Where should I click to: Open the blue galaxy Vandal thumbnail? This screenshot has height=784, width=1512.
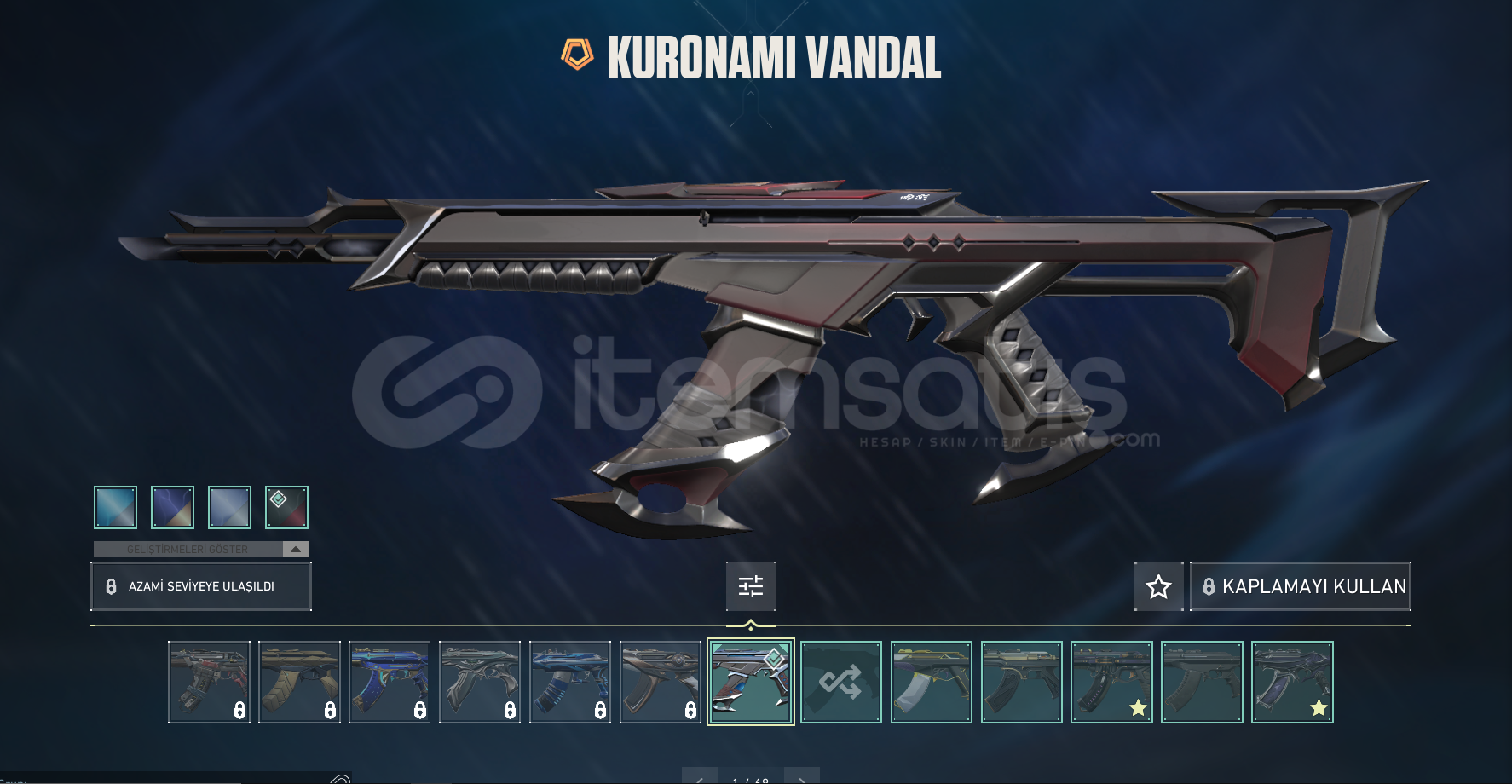point(390,679)
